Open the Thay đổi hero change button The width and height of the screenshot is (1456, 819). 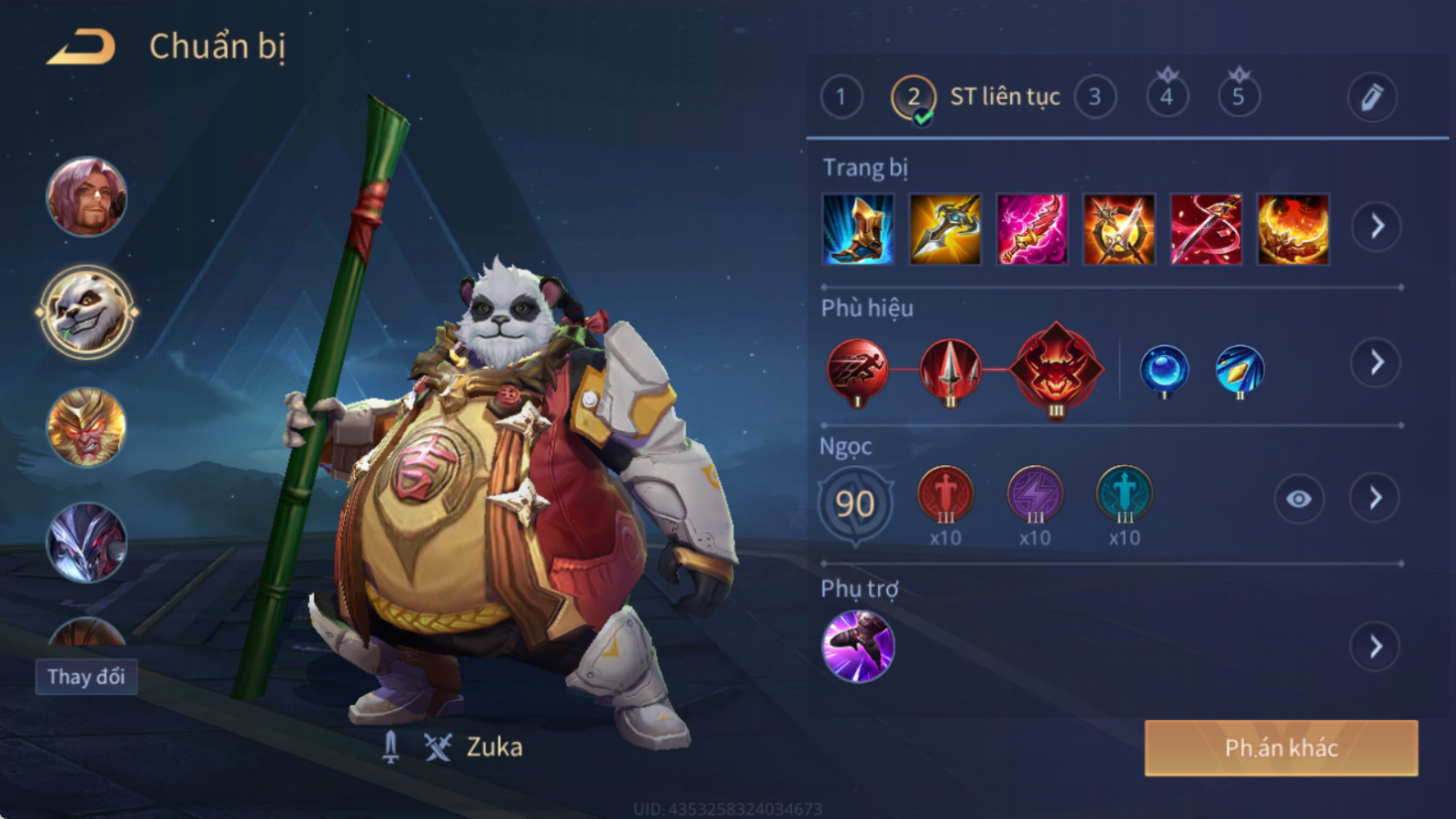[86, 677]
